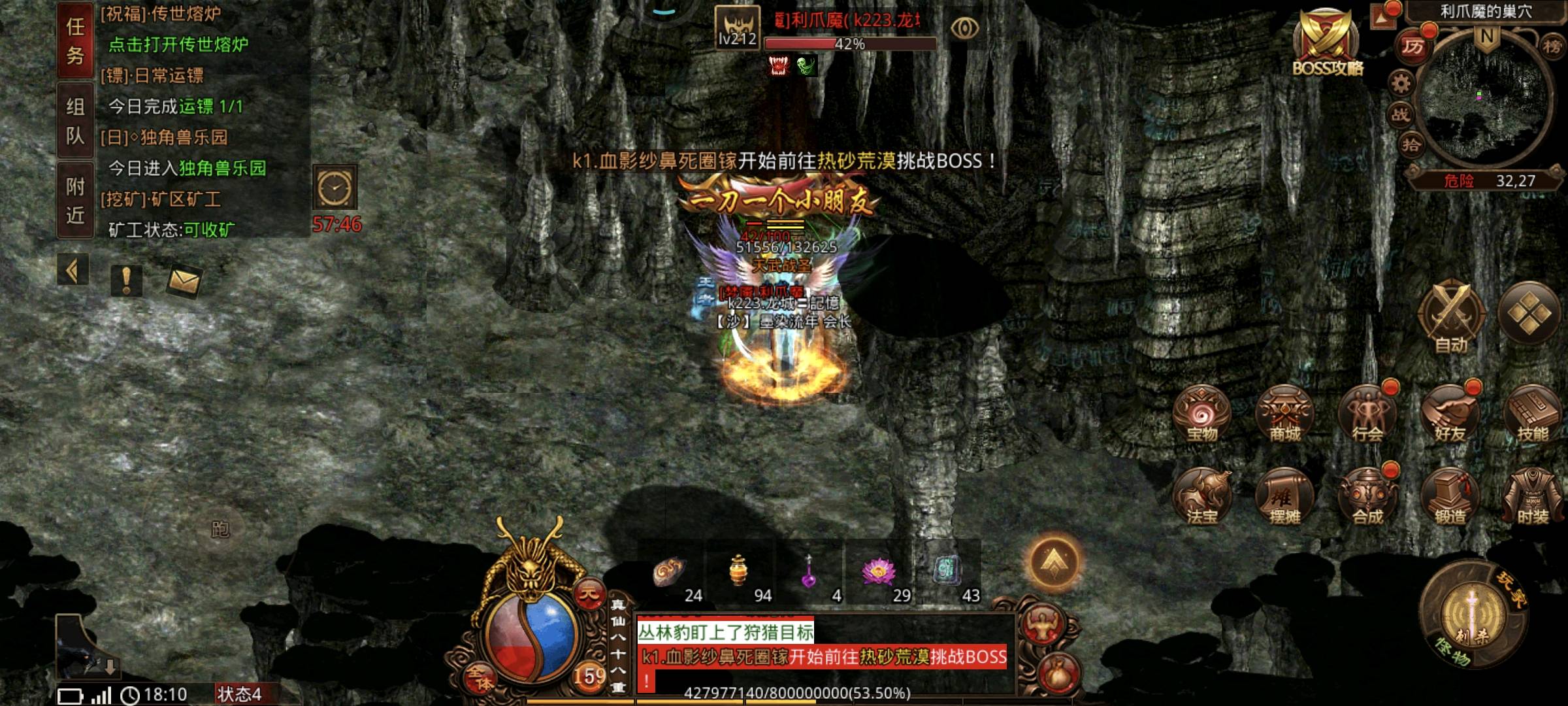Collapse the quest panel with left arrow

(73, 270)
